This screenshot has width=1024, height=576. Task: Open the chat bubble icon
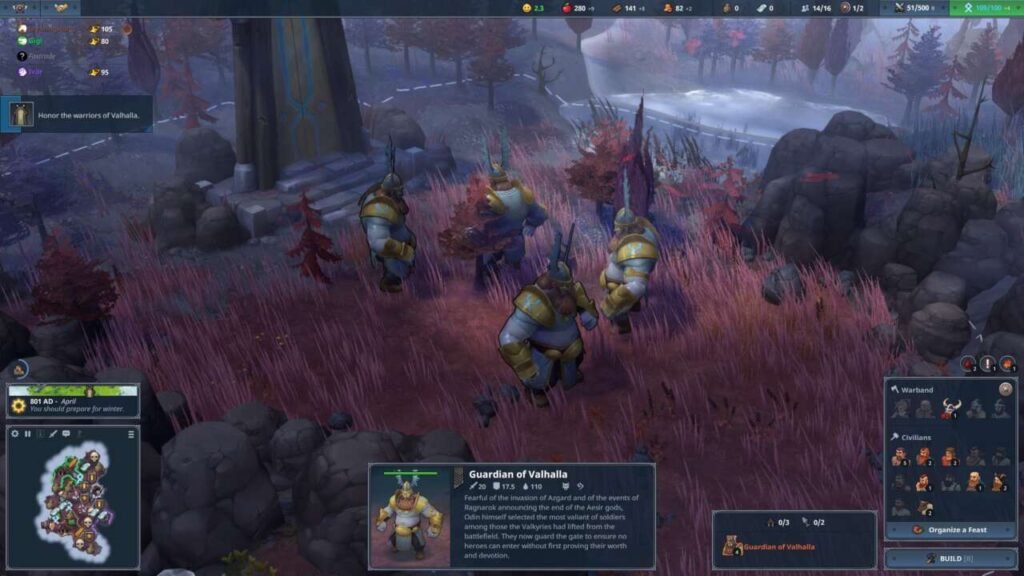click(x=66, y=434)
